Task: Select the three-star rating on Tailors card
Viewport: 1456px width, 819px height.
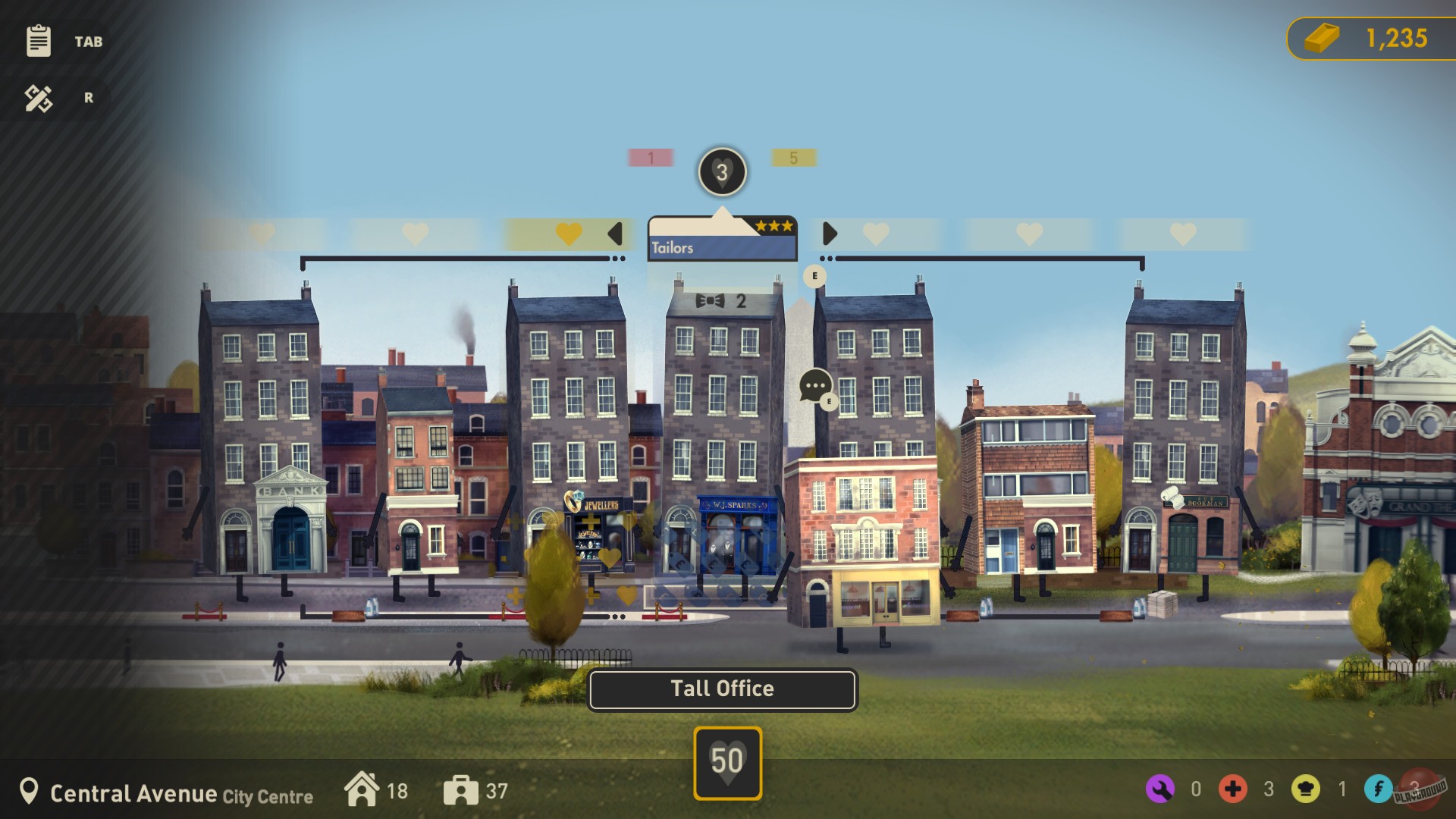Action: coord(773,225)
